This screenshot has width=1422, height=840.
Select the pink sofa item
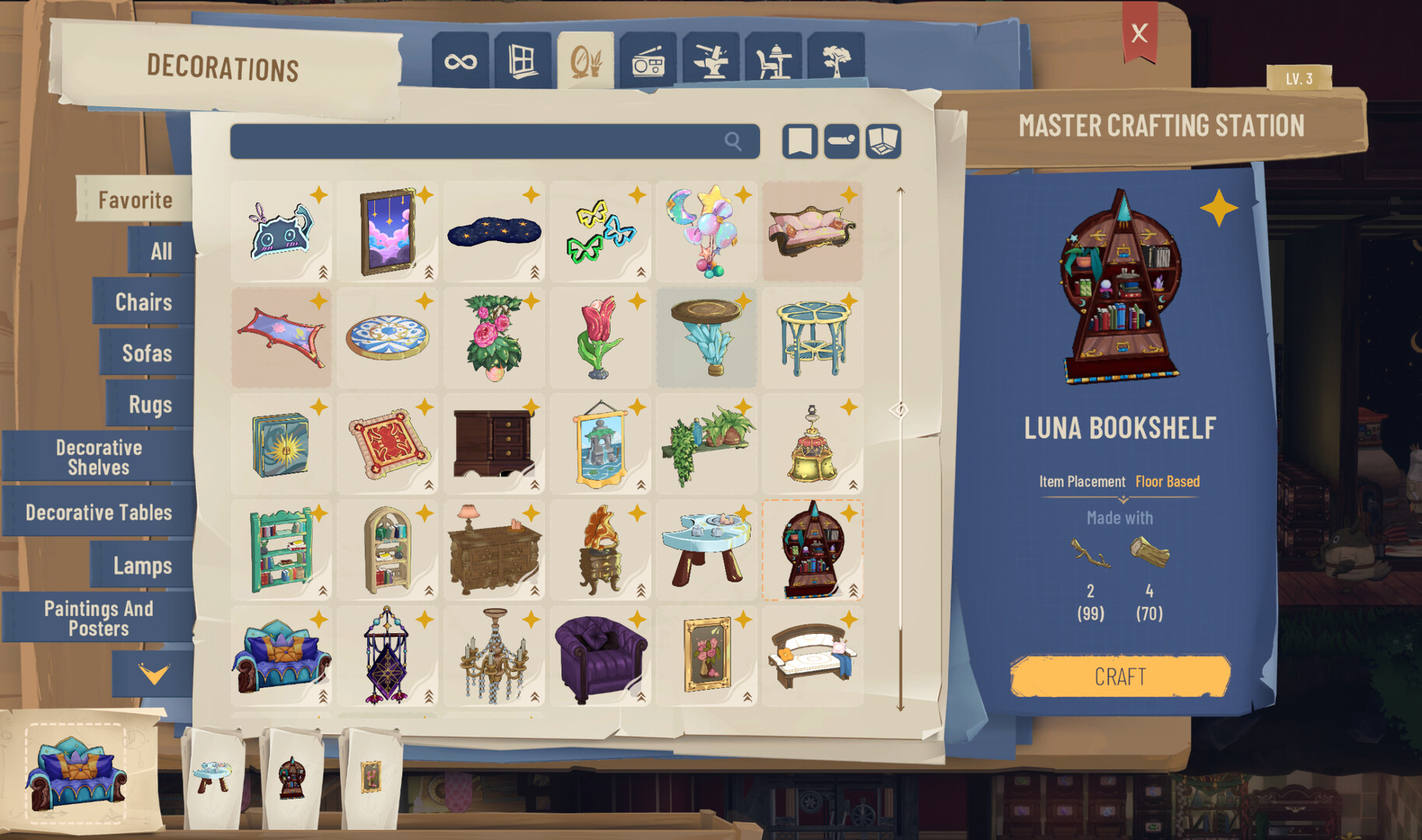[811, 231]
